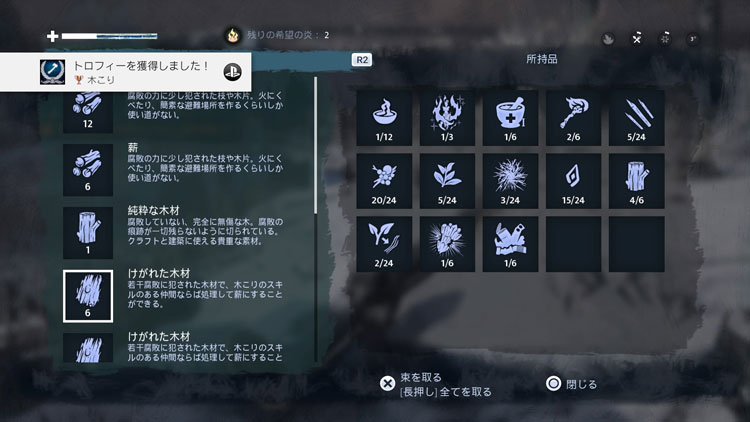Select the steaming bowl inventory slot
750x422 pixels.
(384, 117)
